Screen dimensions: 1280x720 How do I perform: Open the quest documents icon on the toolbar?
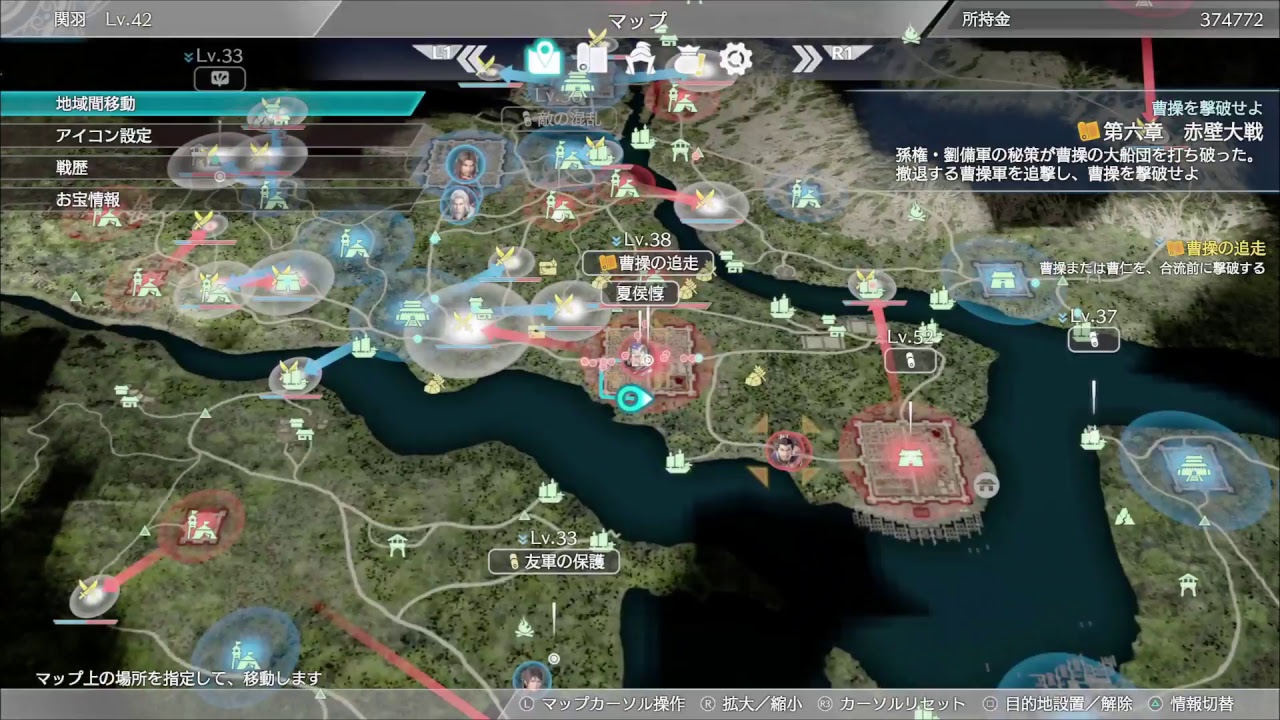(x=591, y=57)
